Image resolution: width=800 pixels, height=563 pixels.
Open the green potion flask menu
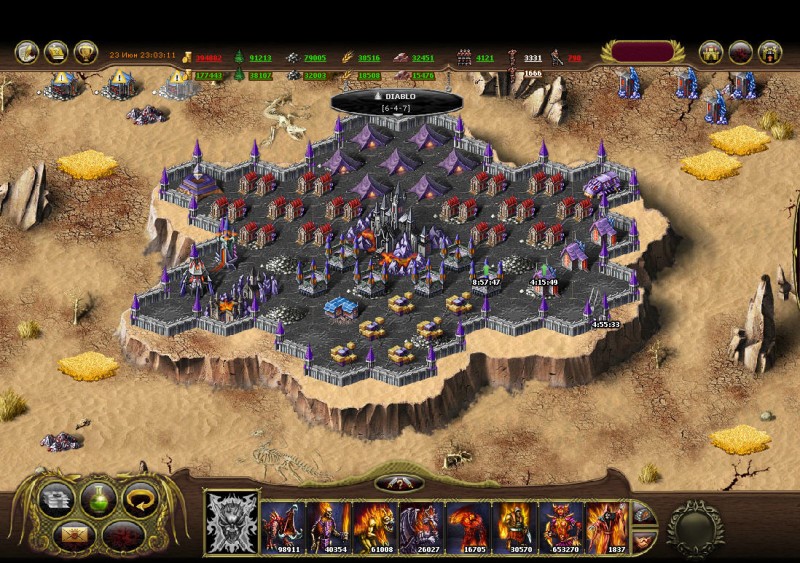click(x=98, y=497)
